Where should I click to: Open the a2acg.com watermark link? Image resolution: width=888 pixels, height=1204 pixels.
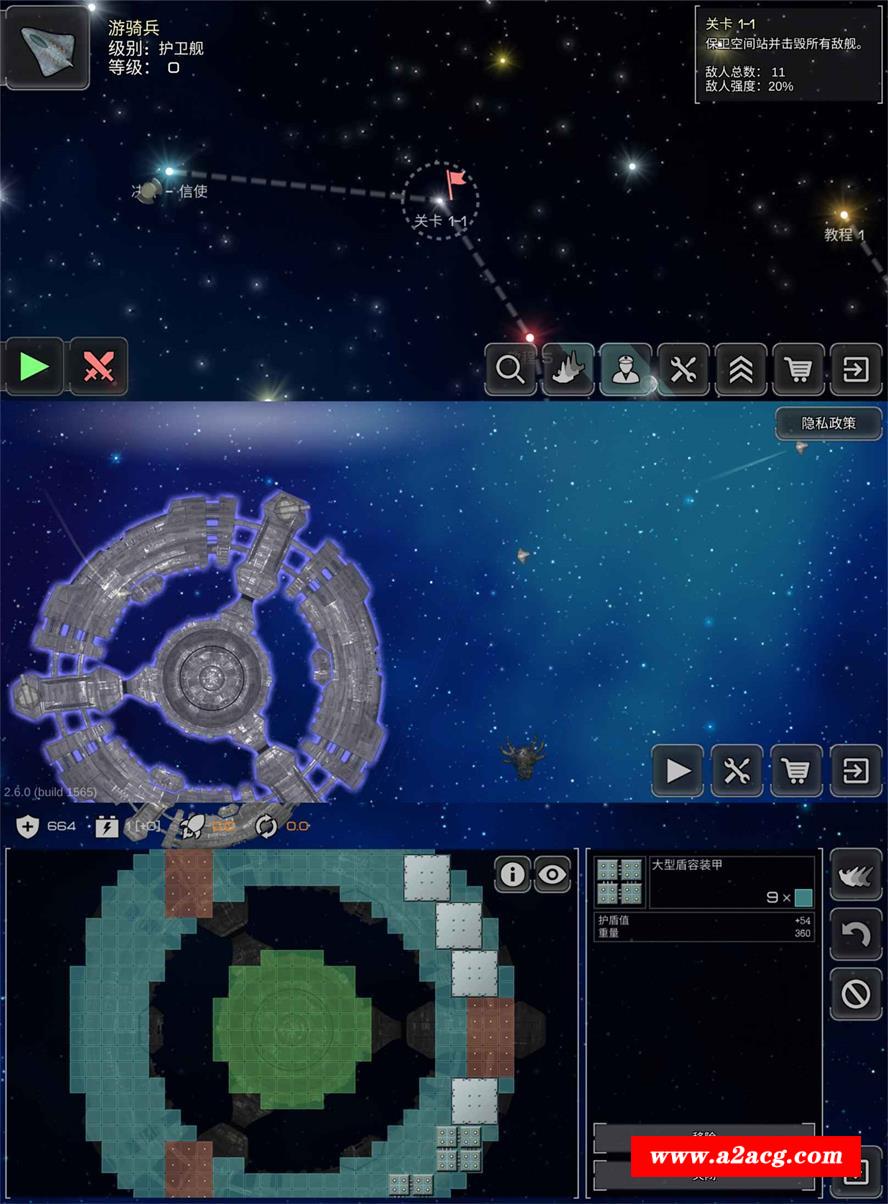(746, 1157)
